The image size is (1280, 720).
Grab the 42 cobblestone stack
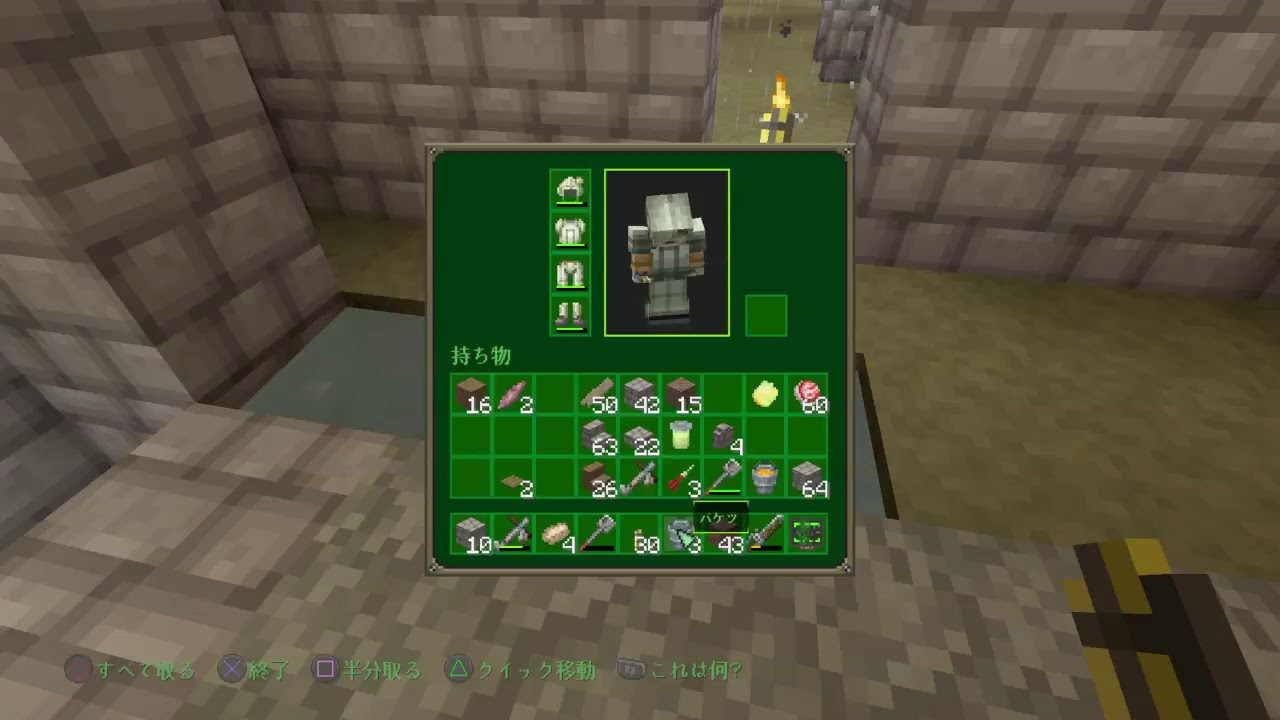638,396
